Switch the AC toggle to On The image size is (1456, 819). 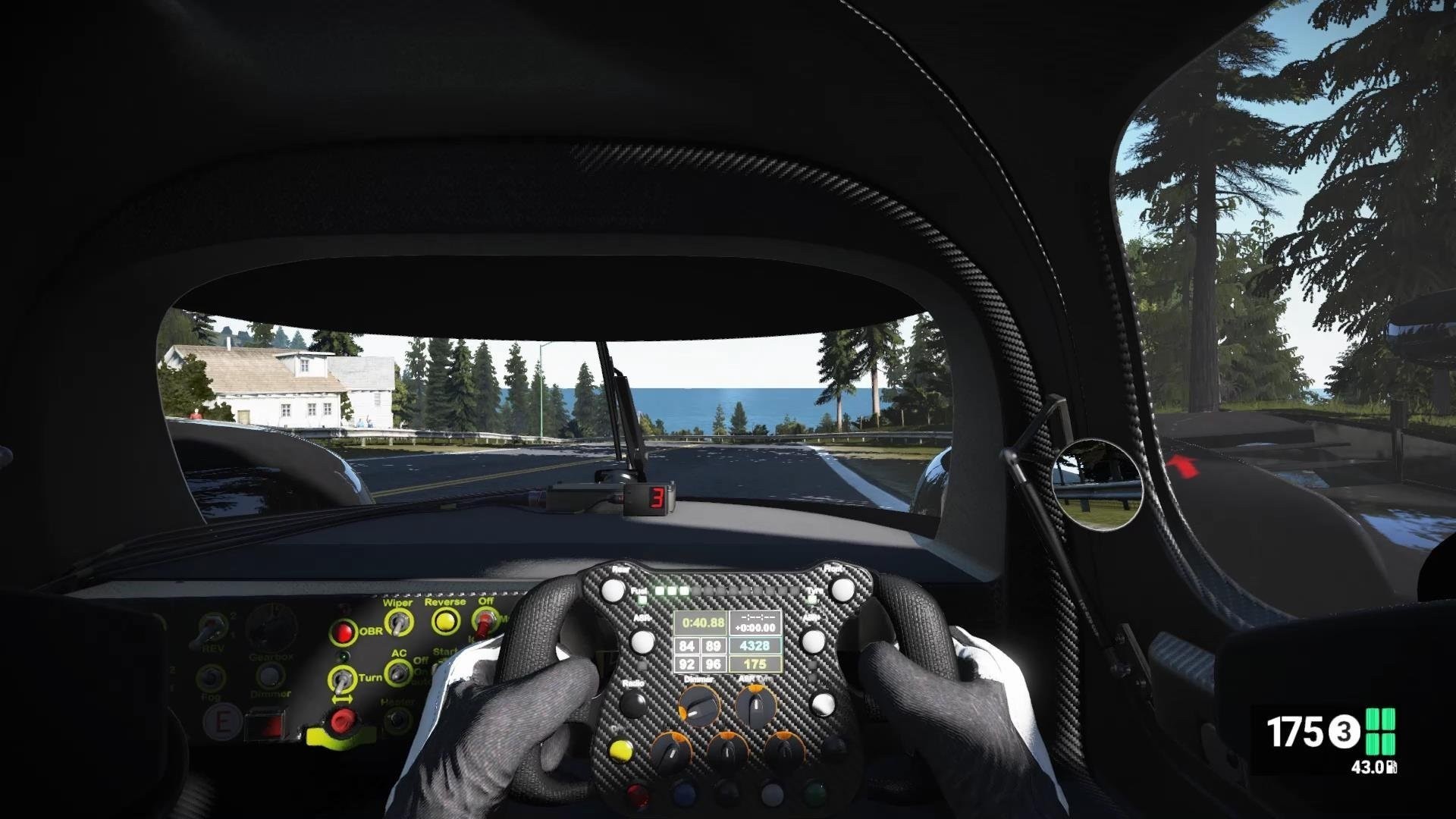pos(397,673)
